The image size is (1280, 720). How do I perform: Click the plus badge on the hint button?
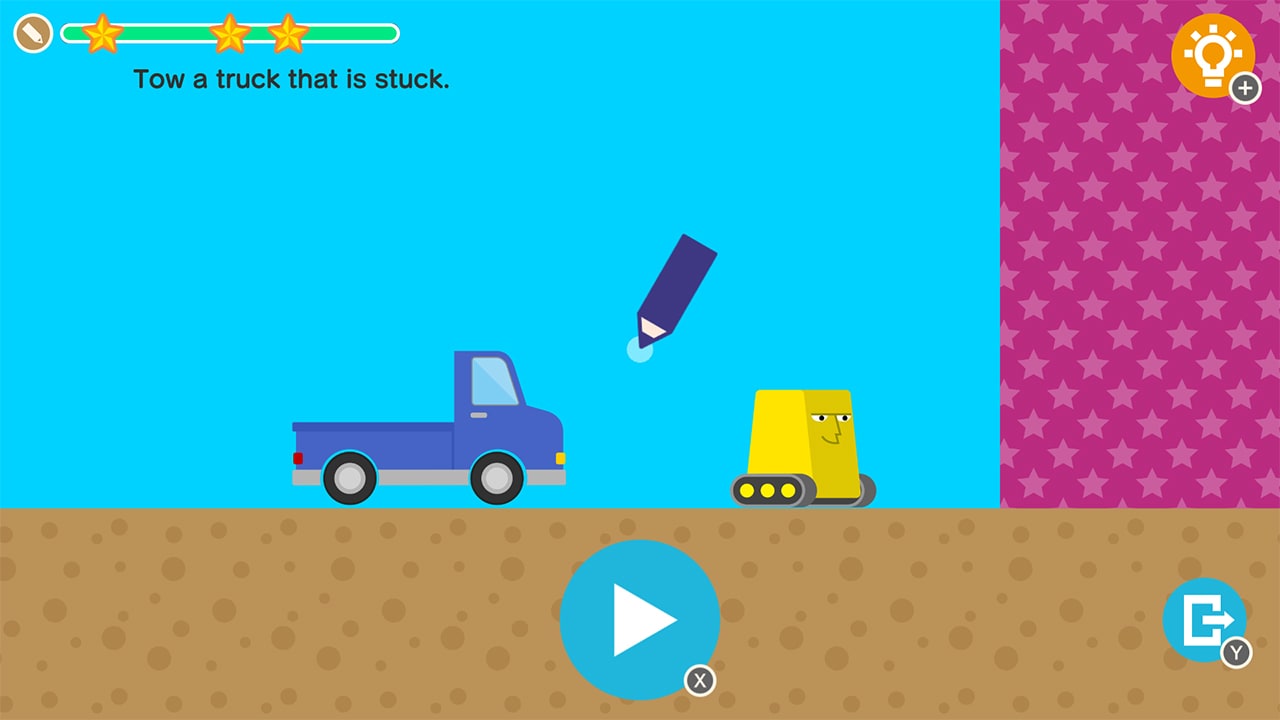pos(1246,89)
